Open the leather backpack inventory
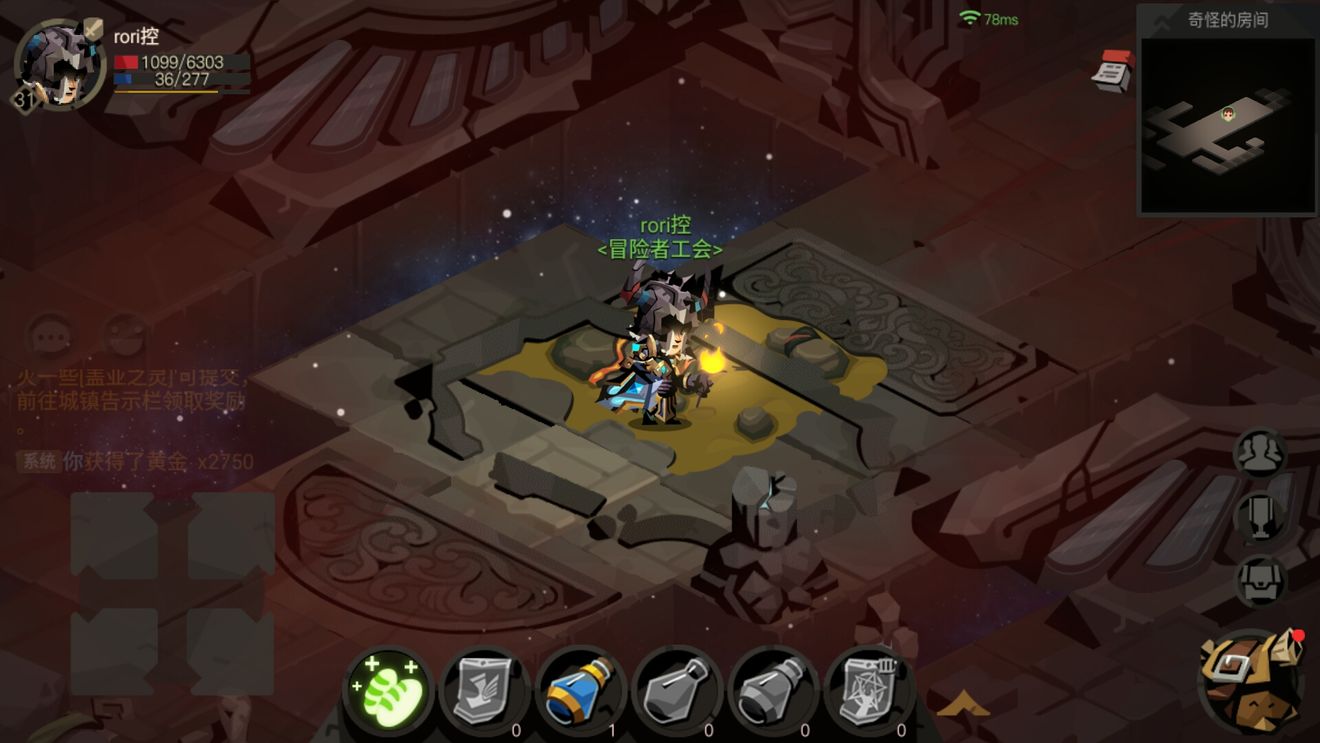 (1251, 682)
